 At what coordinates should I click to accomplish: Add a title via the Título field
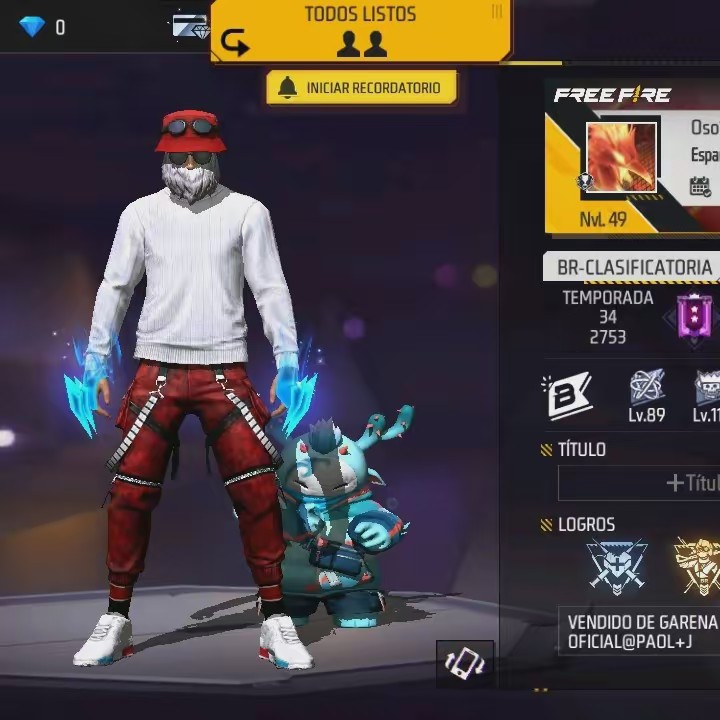click(x=640, y=483)
